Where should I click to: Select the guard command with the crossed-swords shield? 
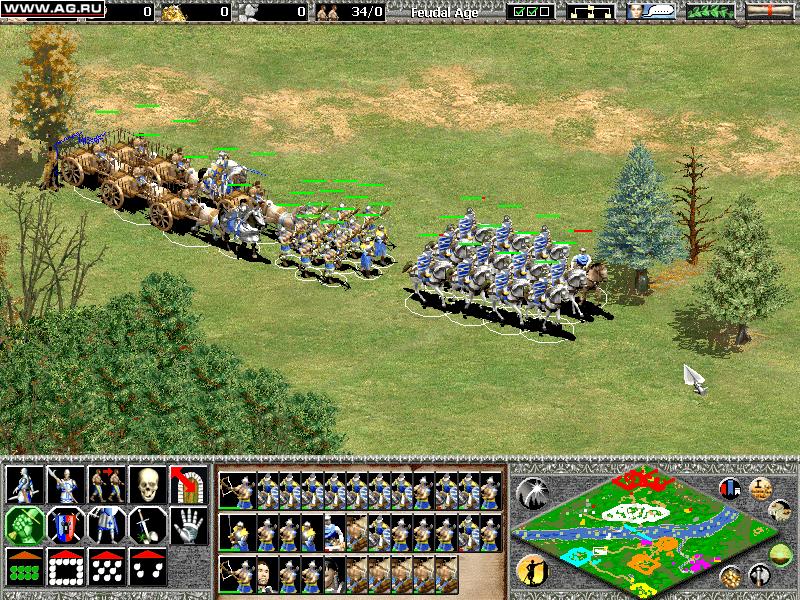pos(66,525)
